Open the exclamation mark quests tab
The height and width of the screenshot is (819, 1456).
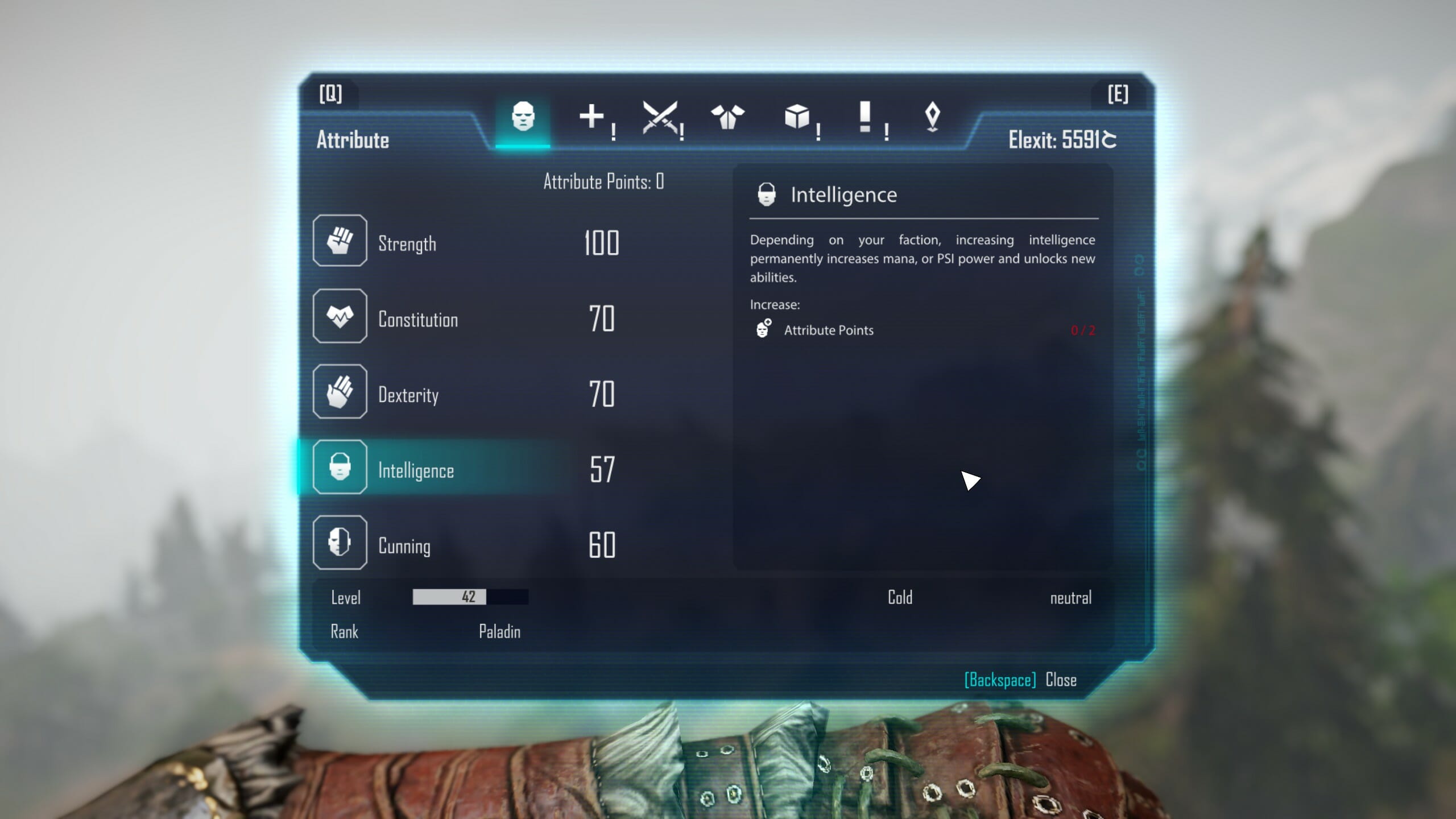point(865,117)
